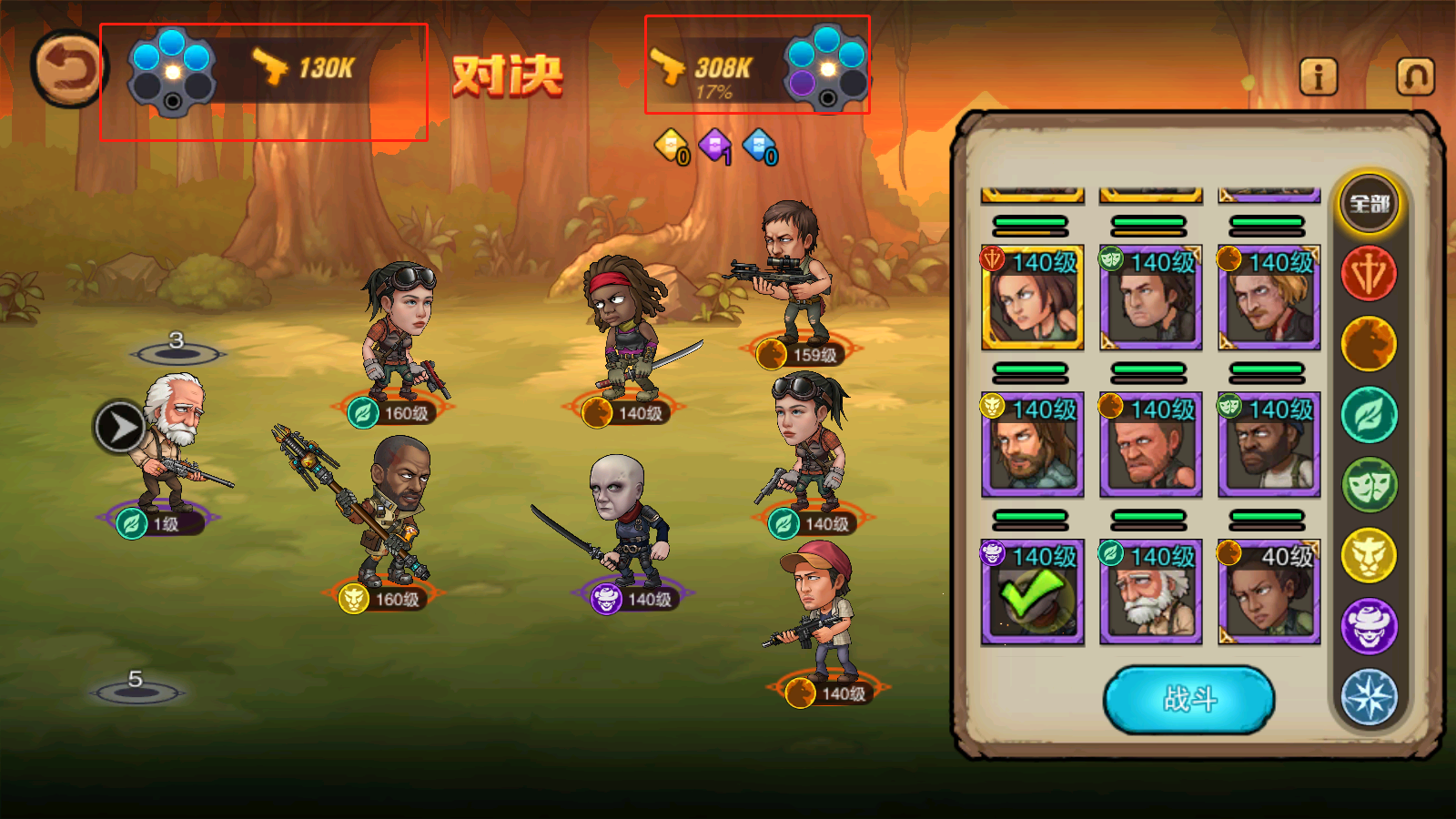This screenshot has width=1456, height=819.
Task: Select the gold-framed brown-haired woman hero card
Action: coord(1032,298)
